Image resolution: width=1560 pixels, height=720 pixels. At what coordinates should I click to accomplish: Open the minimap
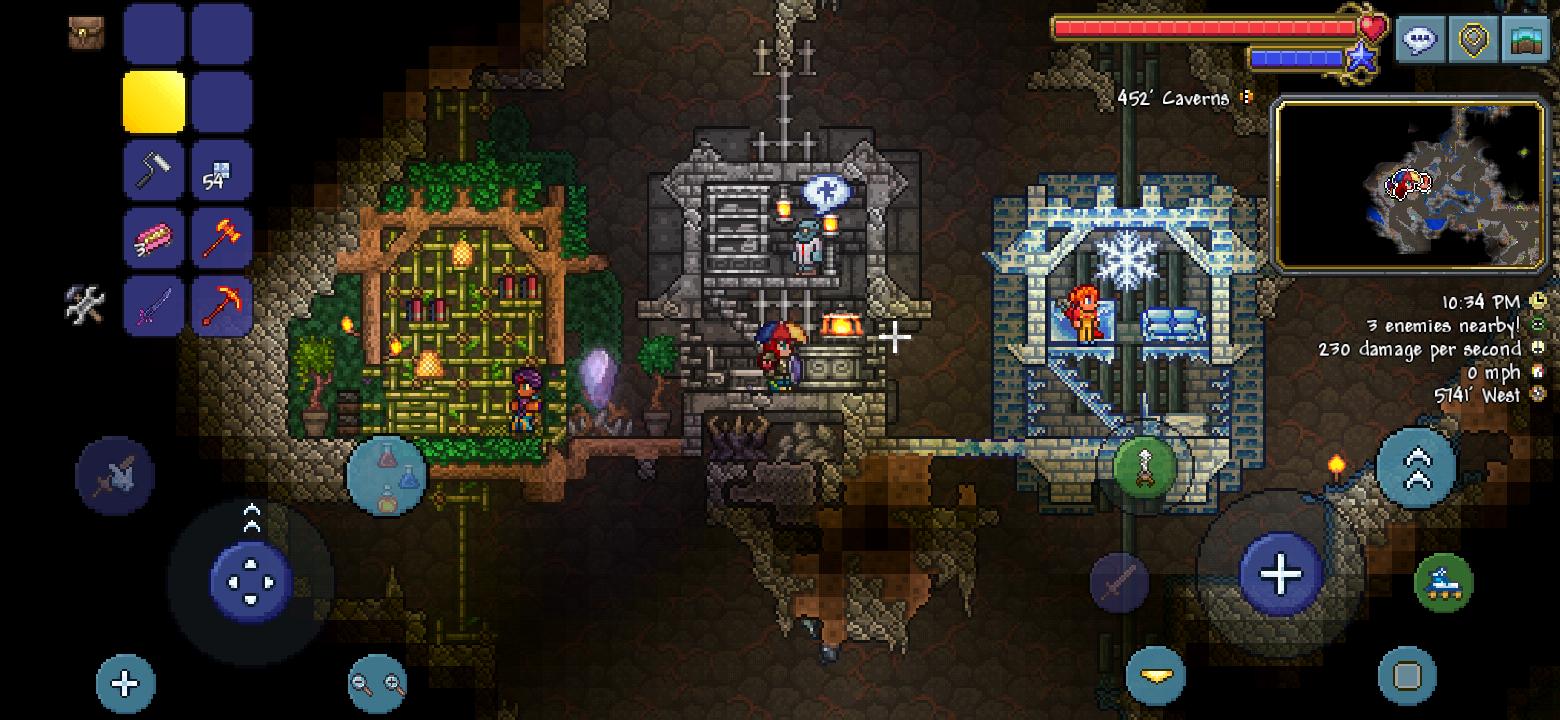(1409, 184)
